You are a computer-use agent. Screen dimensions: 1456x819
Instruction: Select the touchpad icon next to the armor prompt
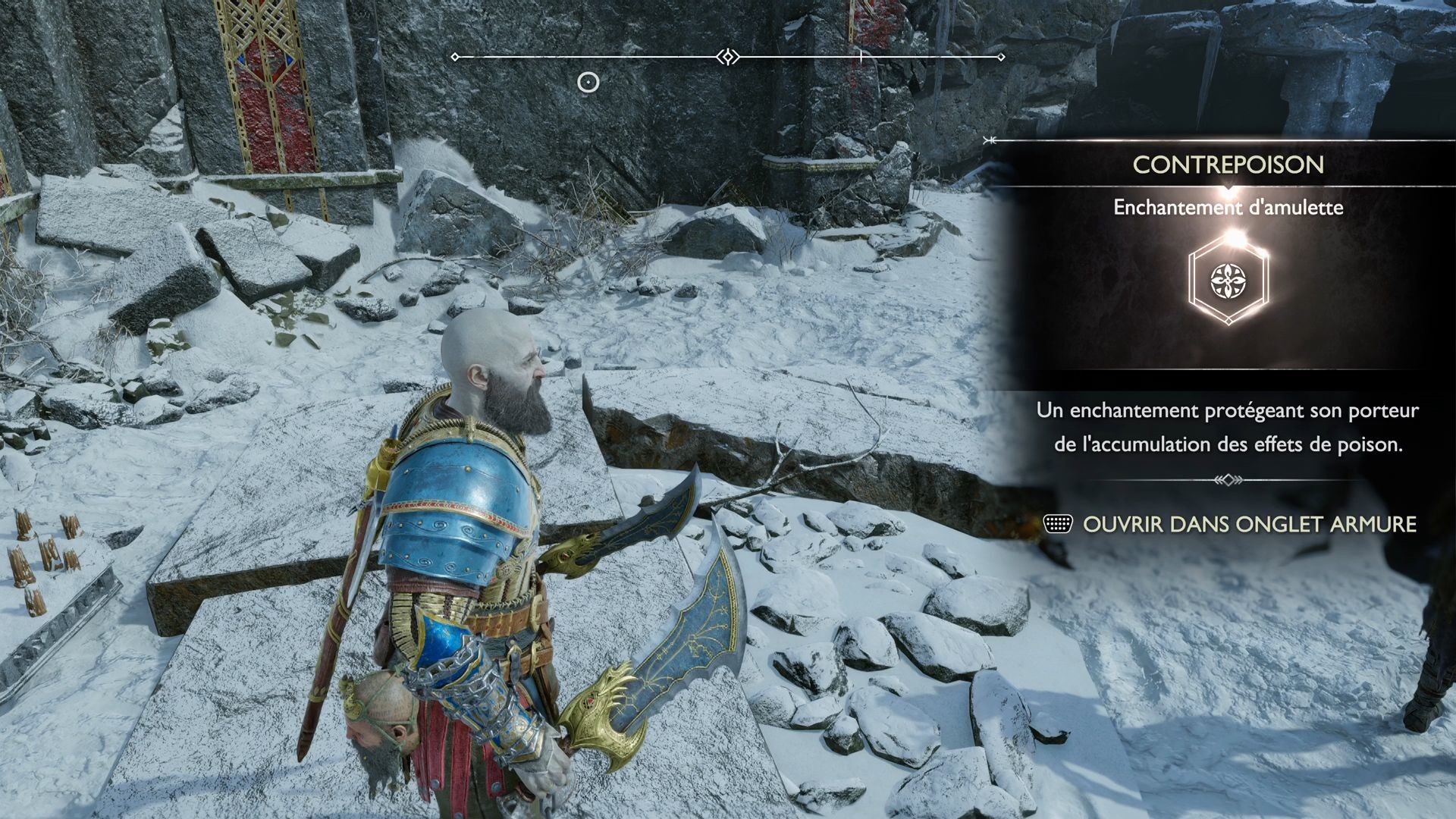point(1059,523)
